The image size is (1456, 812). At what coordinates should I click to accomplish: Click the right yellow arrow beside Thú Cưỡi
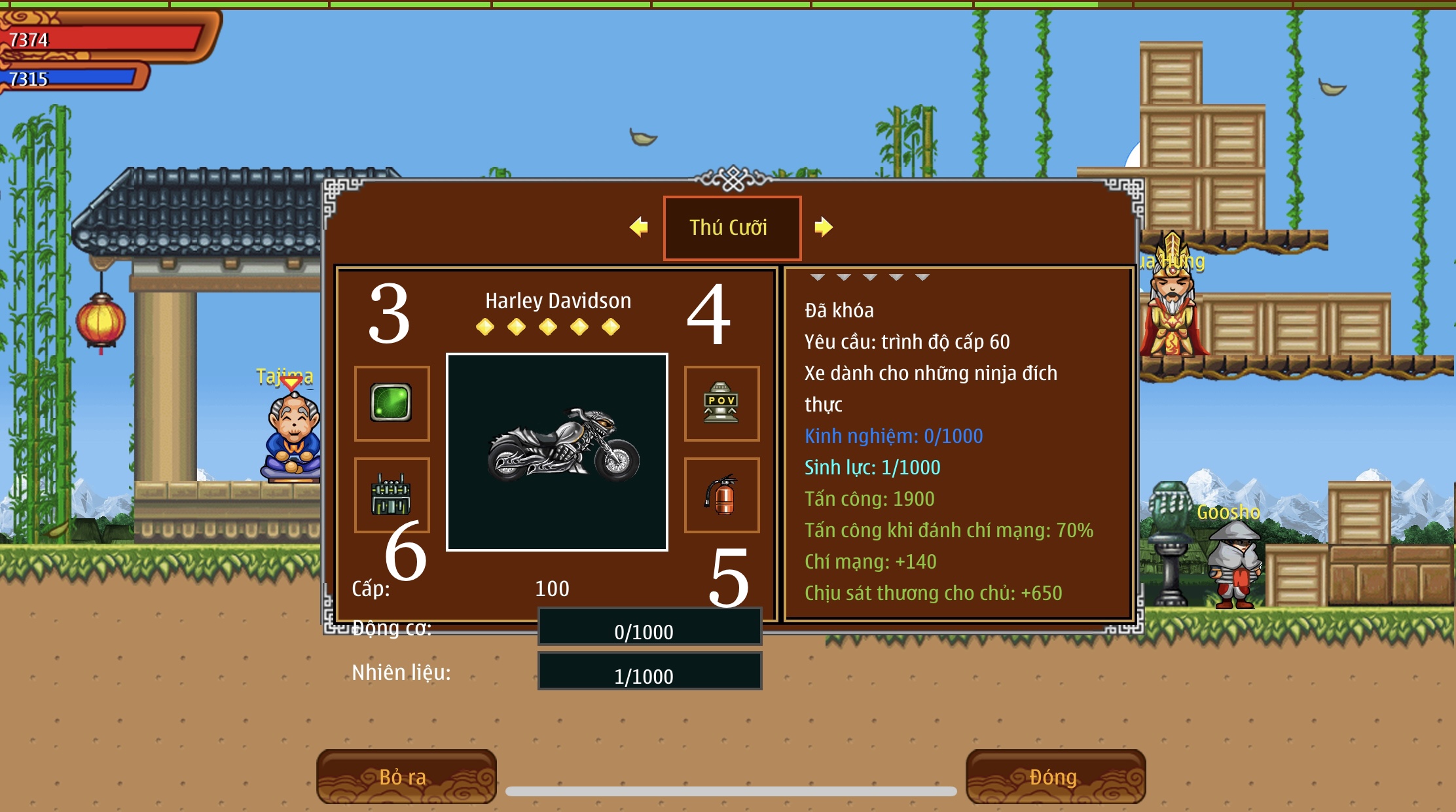pyautogui.click(x=823, y=227)
